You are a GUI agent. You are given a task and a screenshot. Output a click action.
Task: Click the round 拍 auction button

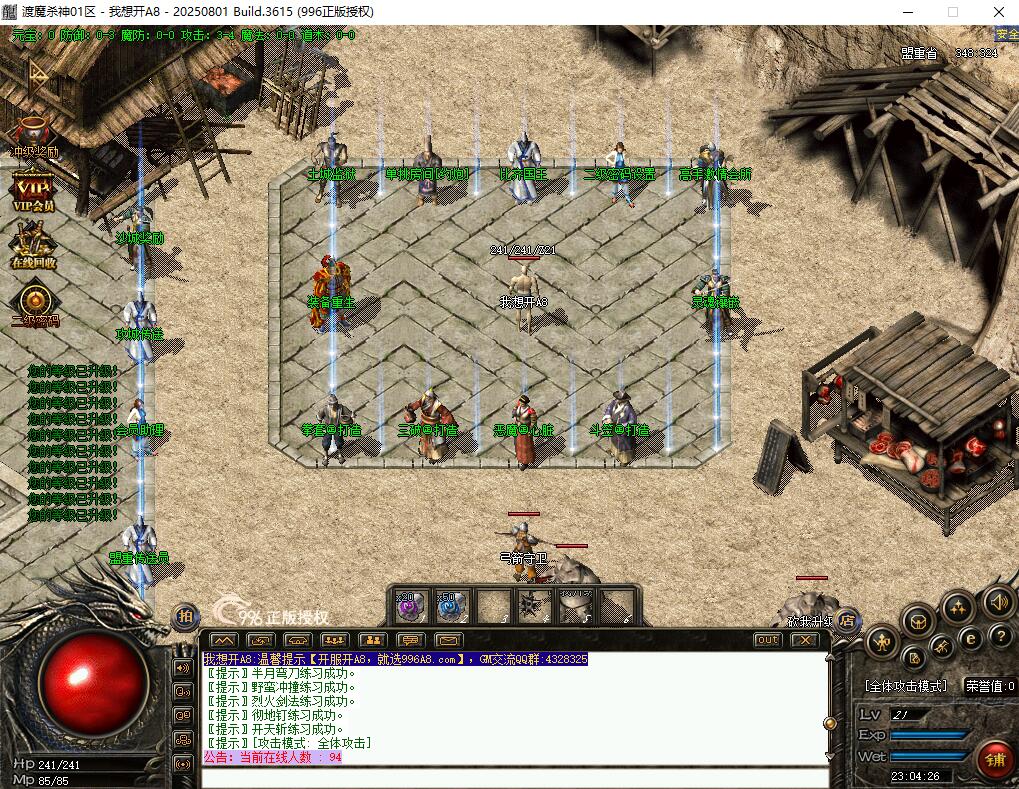(x=186, y=617)
